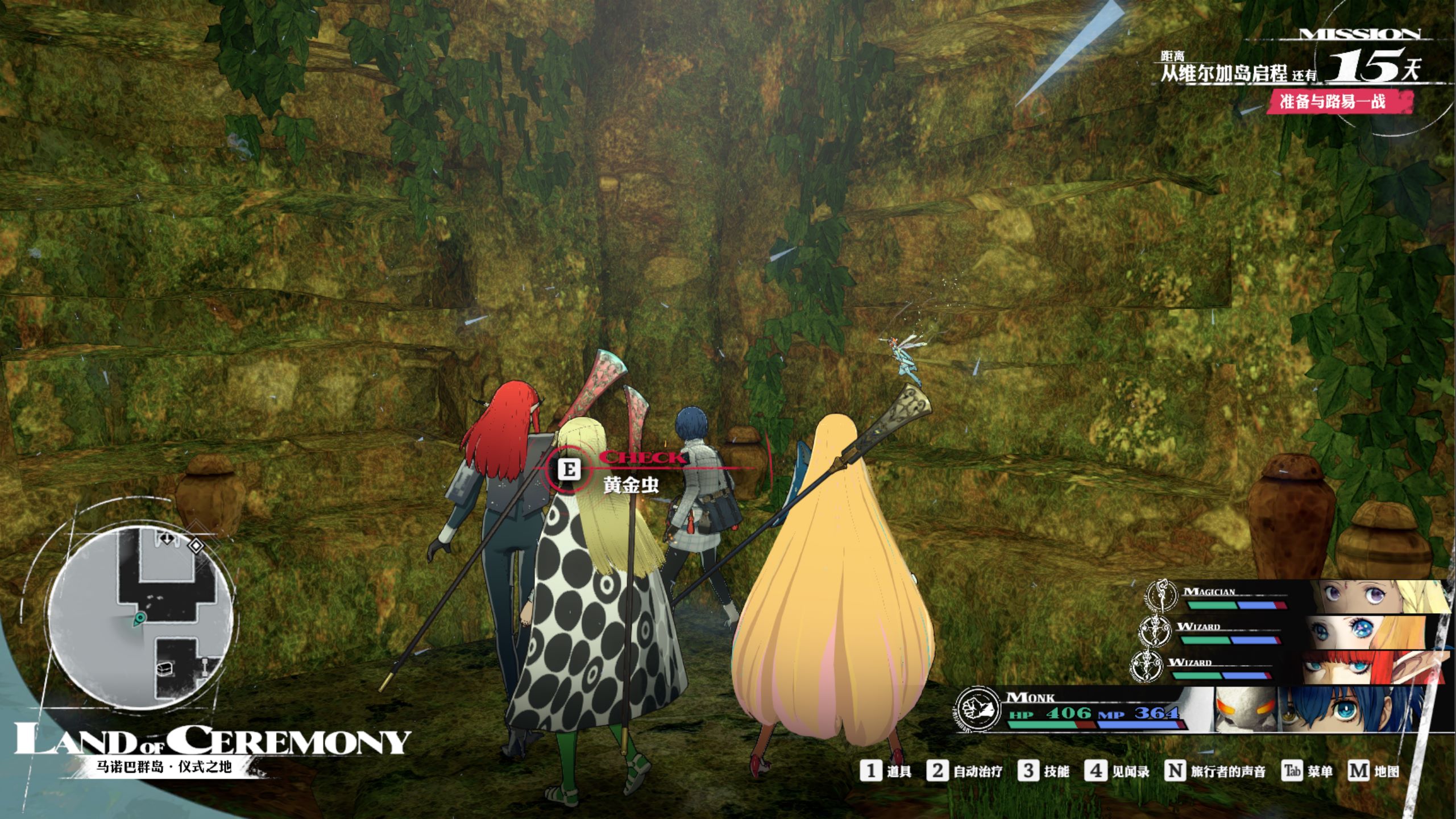This screenshot has width=1456, height=819.
Task: Choose the blonde Wizard party portrait
Action: pos(1370,631)
